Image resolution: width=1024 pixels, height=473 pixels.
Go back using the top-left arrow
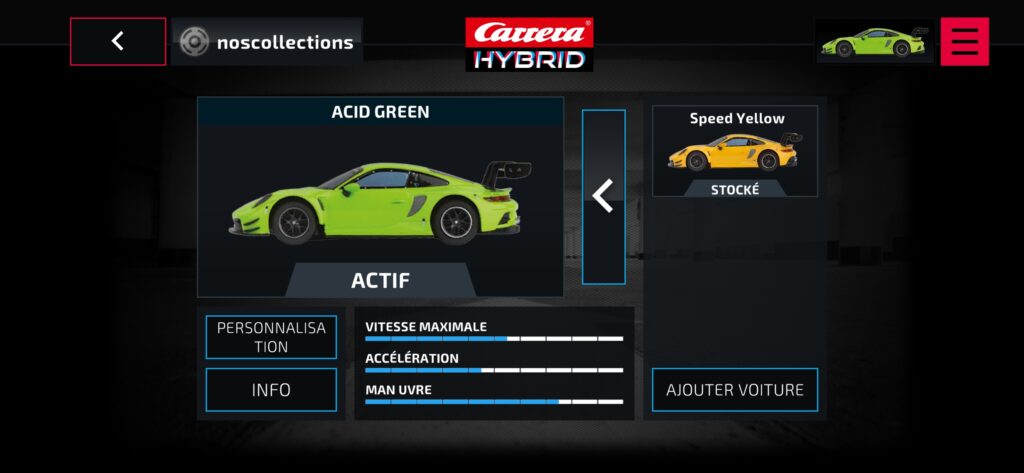(x=118, y=42)
